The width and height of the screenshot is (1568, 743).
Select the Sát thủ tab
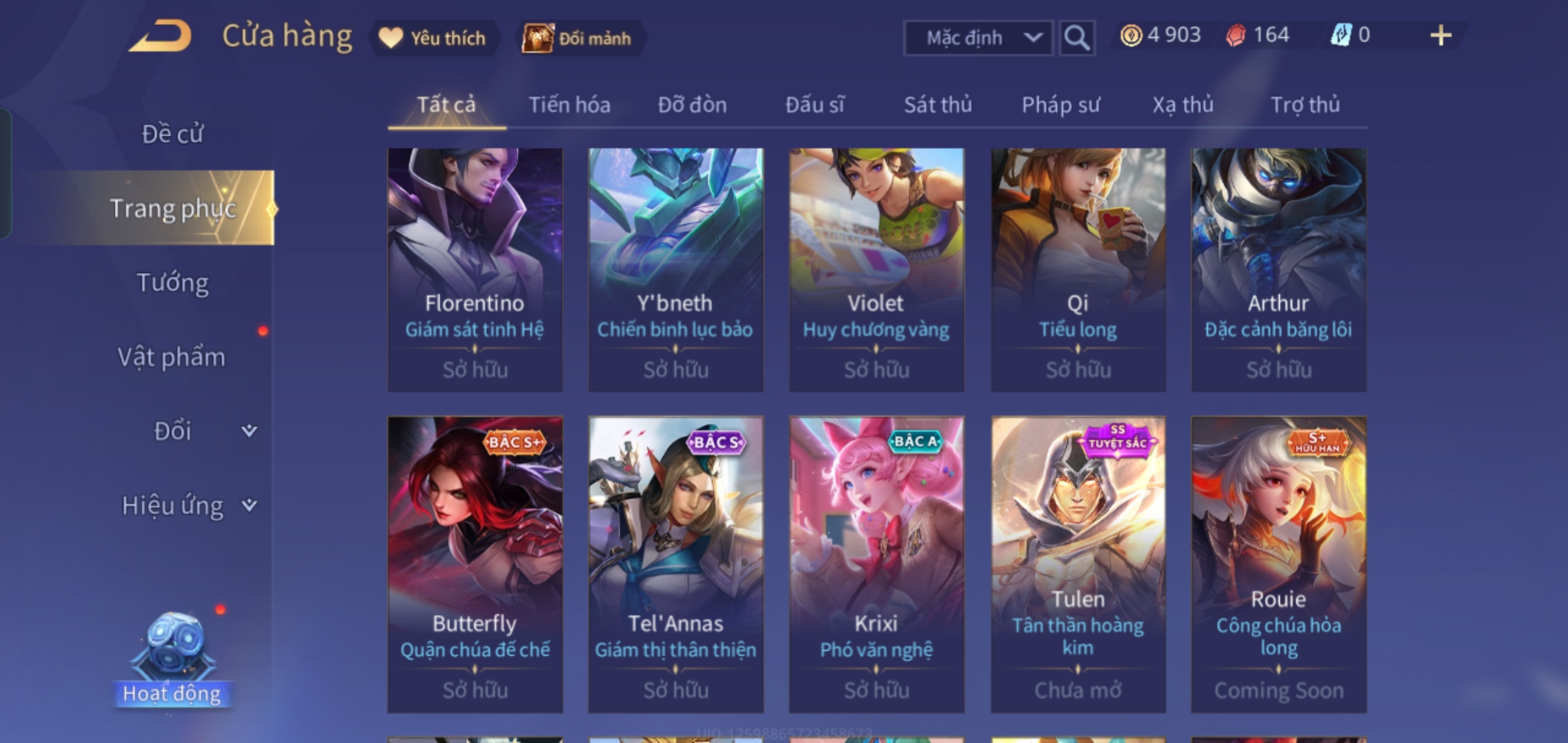[937, 105]
